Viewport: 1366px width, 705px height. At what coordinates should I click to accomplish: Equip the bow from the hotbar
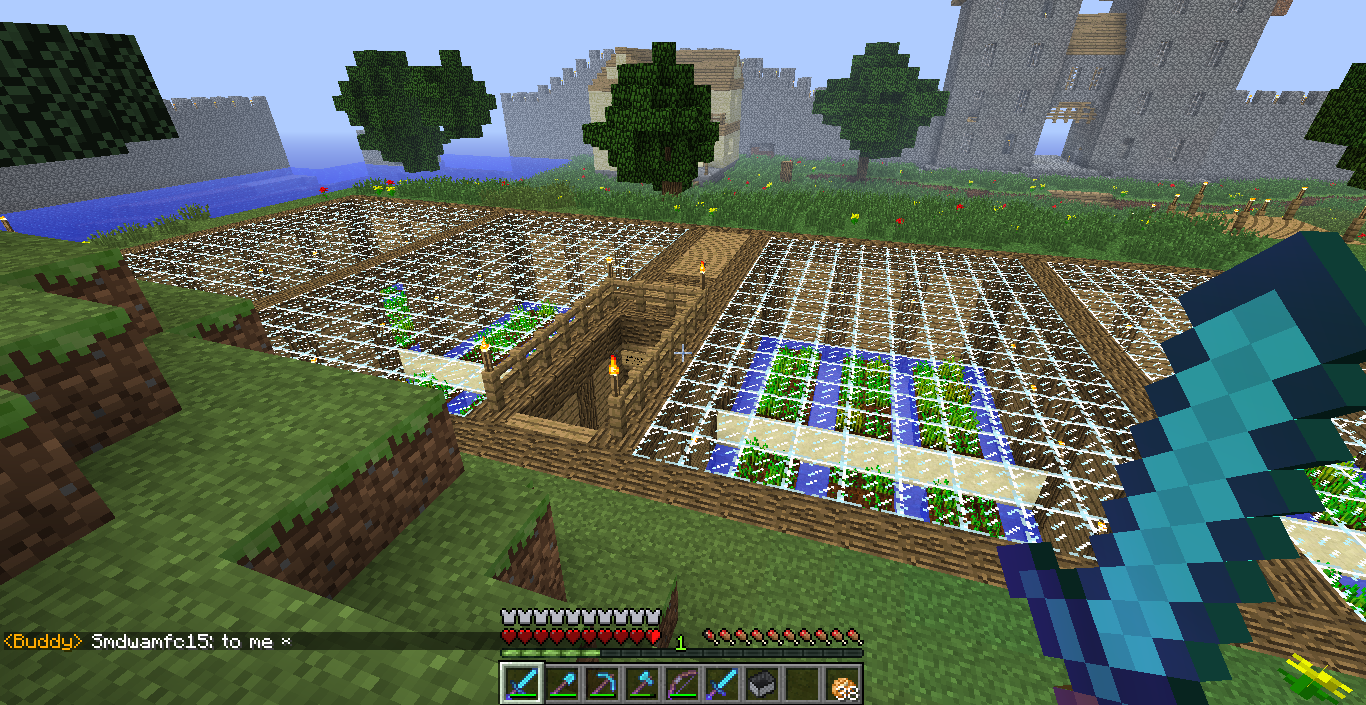tap(682, 684)
